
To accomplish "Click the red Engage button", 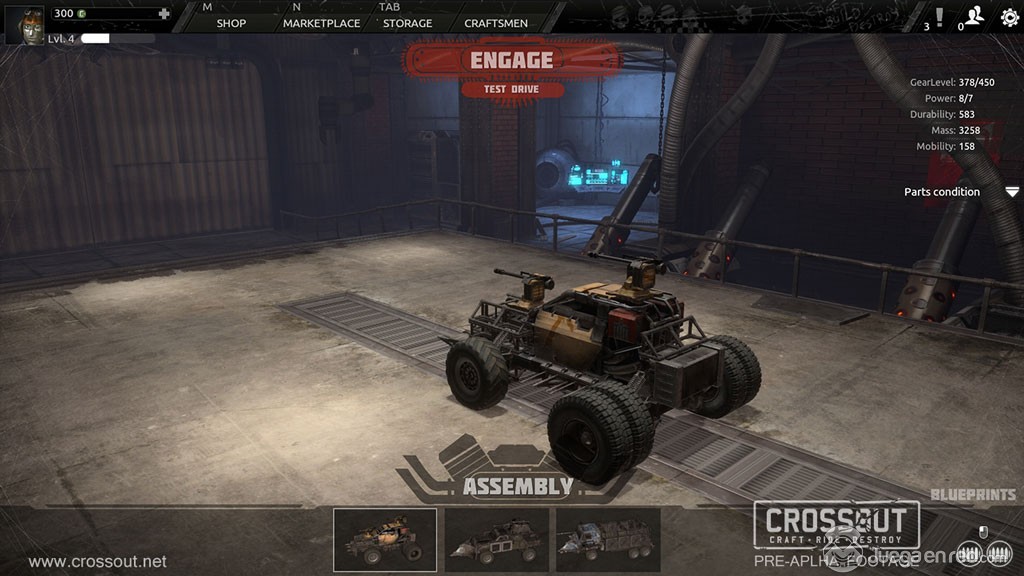I will [x=512, y=60].
